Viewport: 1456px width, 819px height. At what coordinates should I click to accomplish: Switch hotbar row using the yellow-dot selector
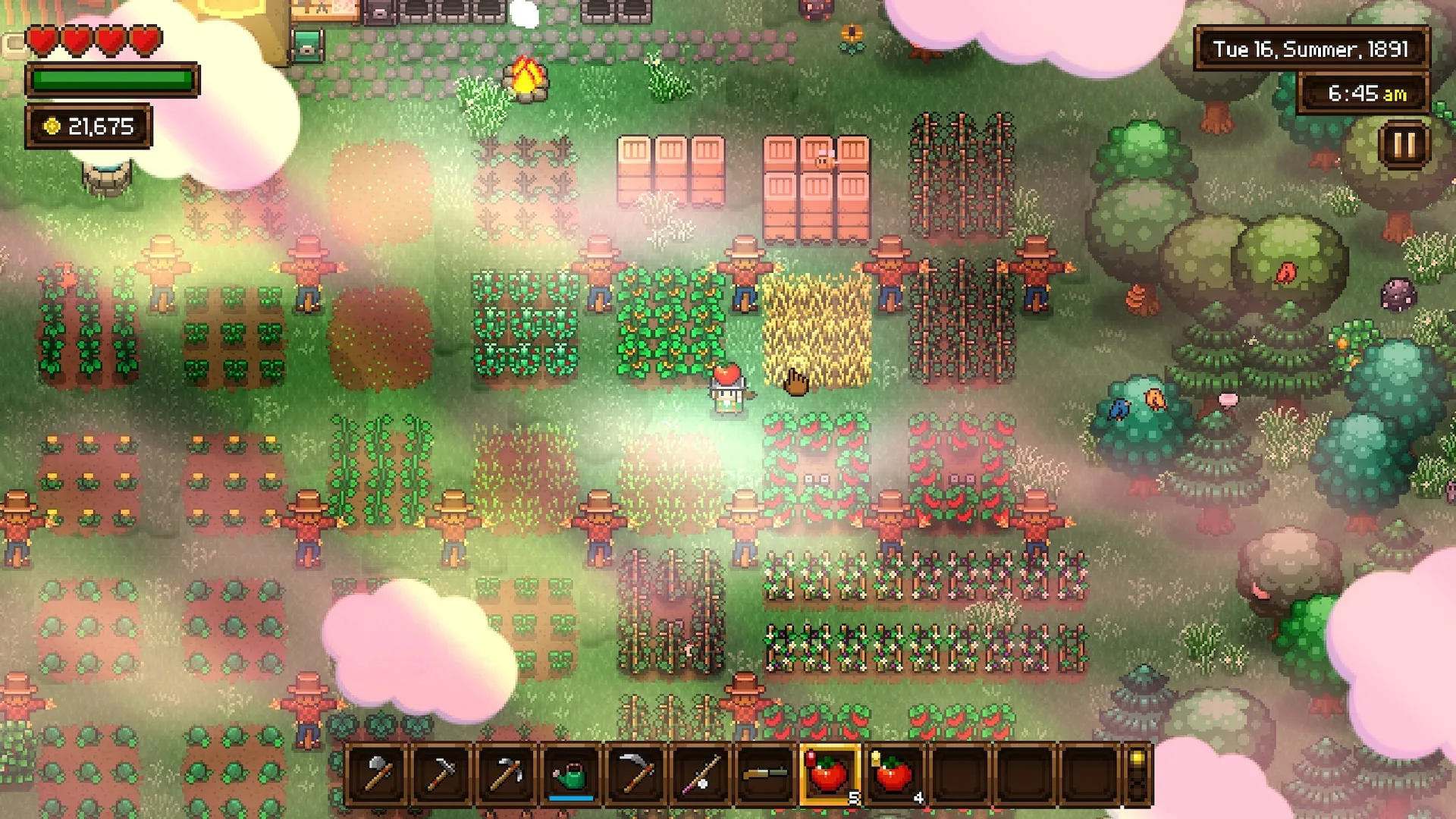(x=1137, y=774)
